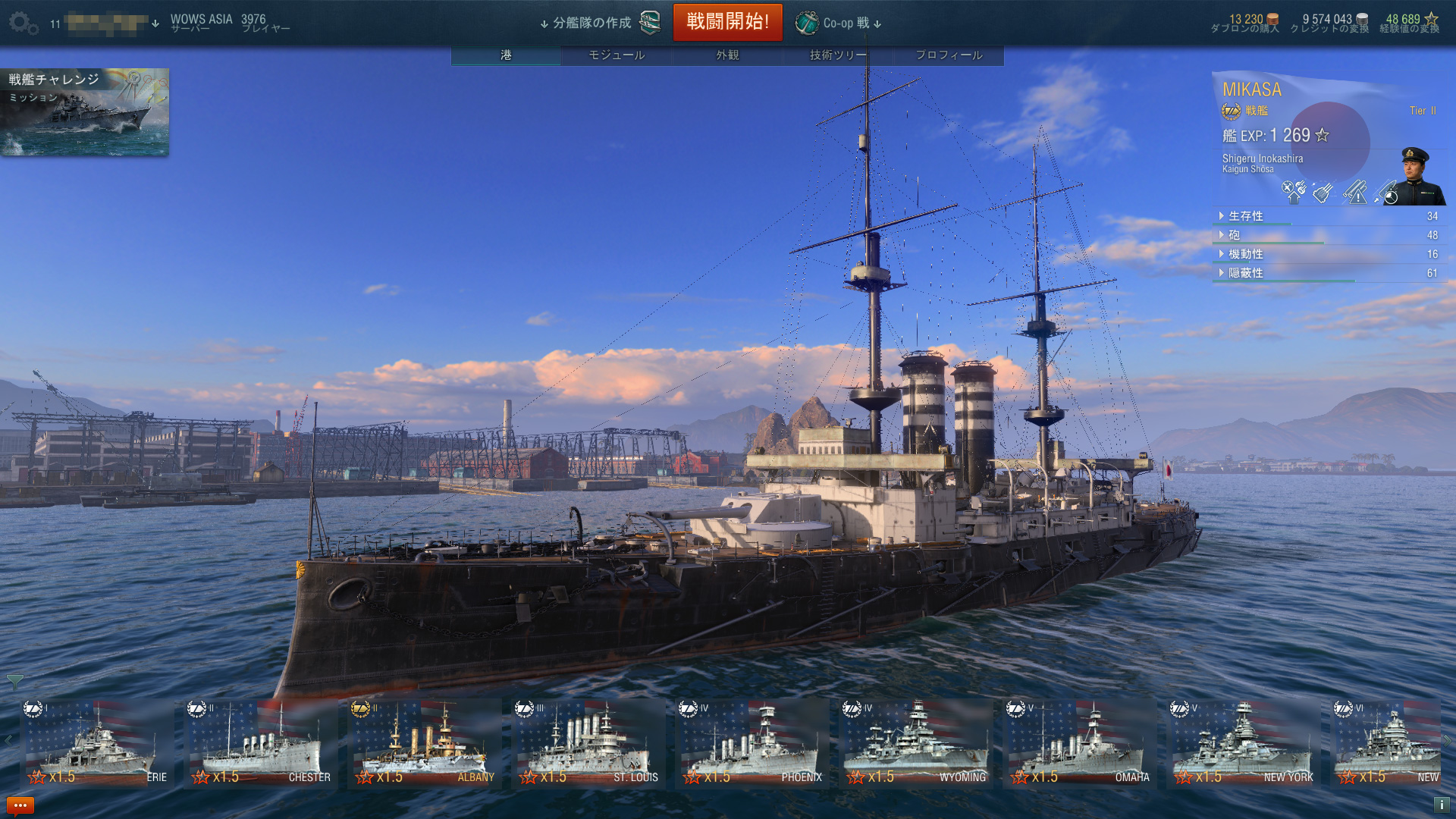Open the 技術ツリー tab
The image size is (1456, 819).
pyautogui.click(x=838, y=55)
